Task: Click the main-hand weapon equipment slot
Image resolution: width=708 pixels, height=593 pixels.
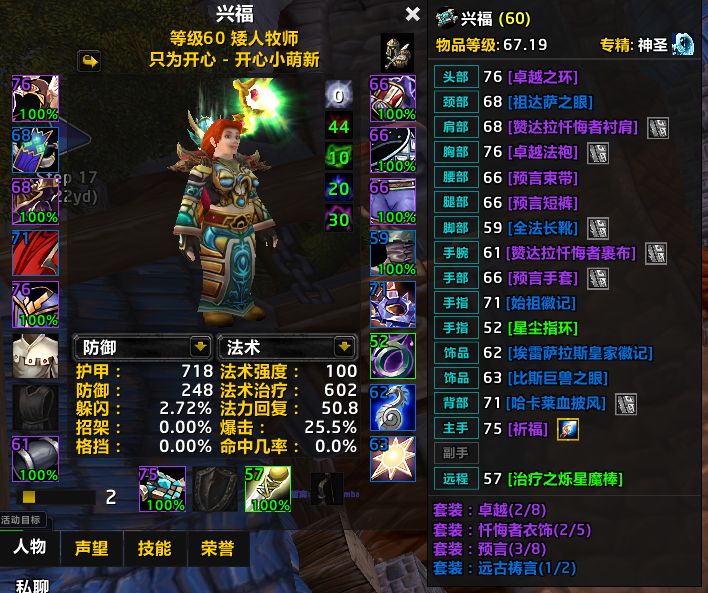Action: [162, 487]
